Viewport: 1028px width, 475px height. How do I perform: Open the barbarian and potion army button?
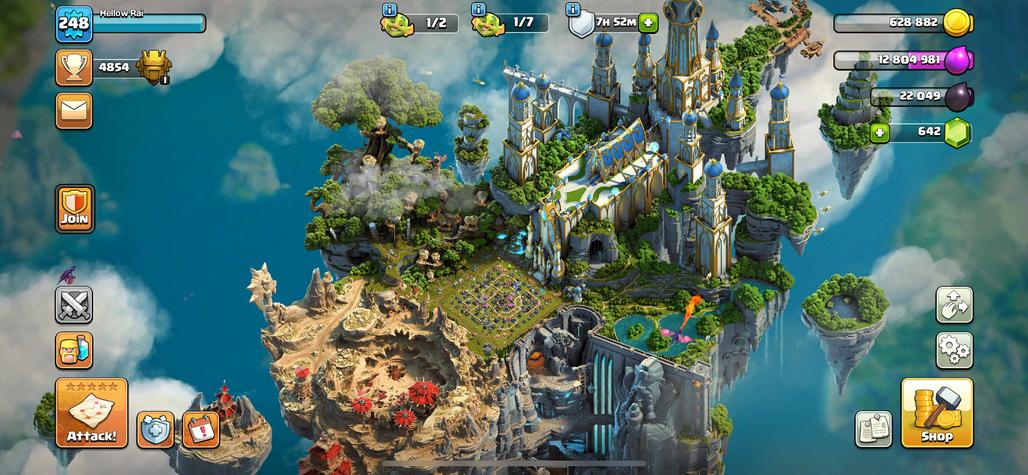click(x=74, y=350)
